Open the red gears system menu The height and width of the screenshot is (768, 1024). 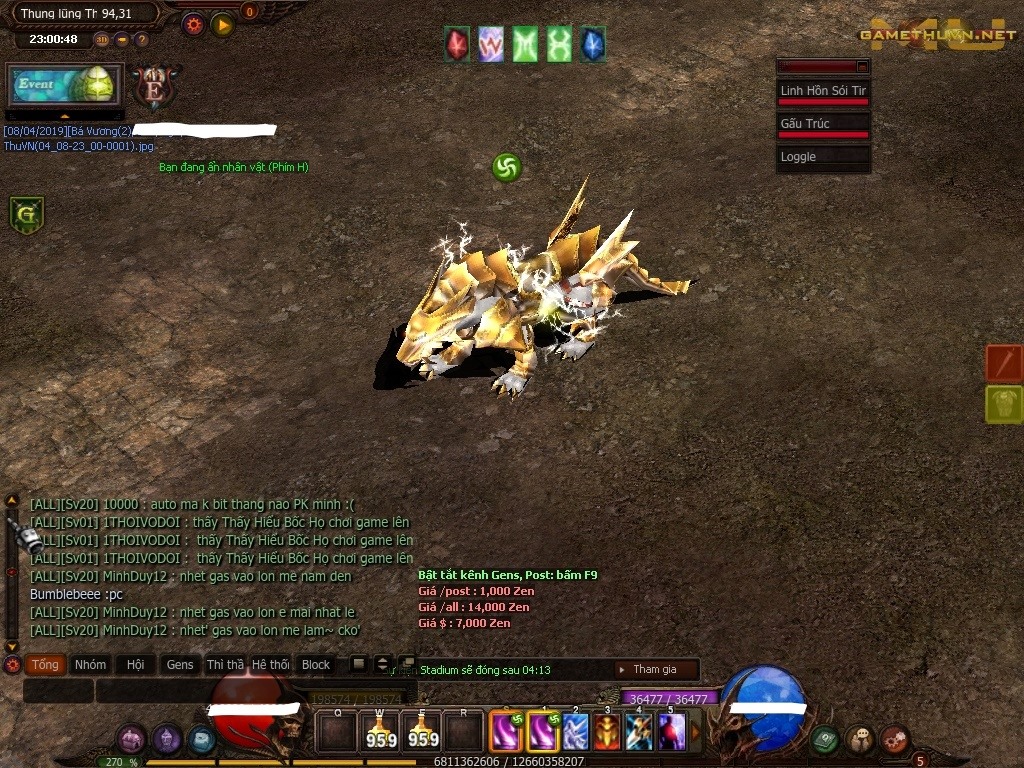pos(894,739)
